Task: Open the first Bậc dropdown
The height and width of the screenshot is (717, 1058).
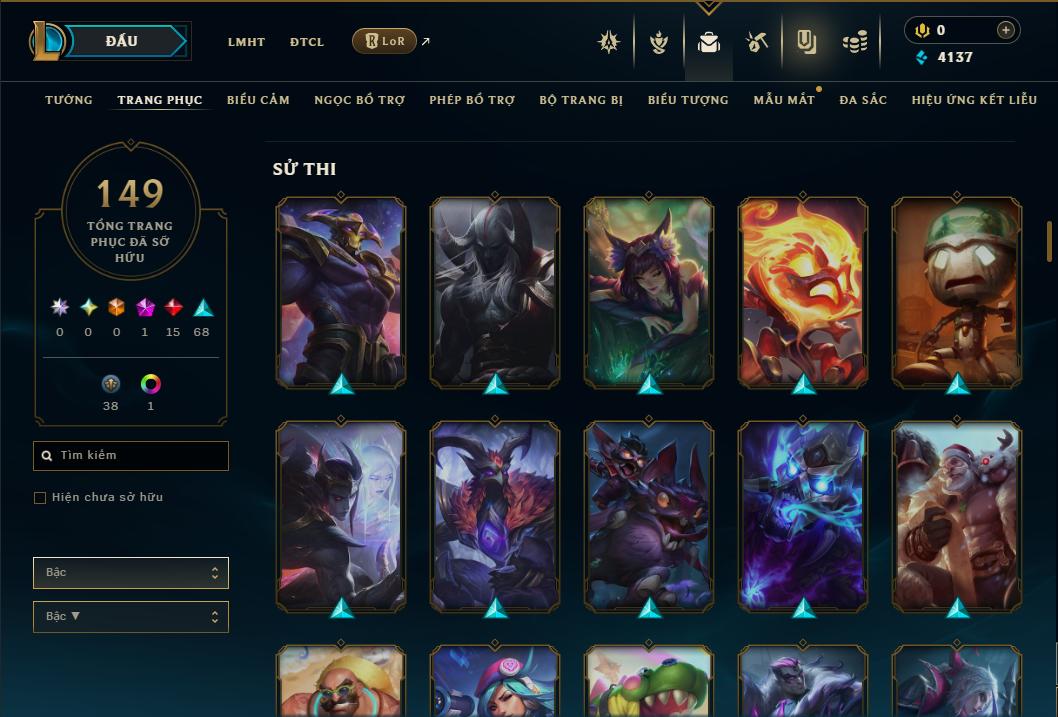Action: (131, 573)
